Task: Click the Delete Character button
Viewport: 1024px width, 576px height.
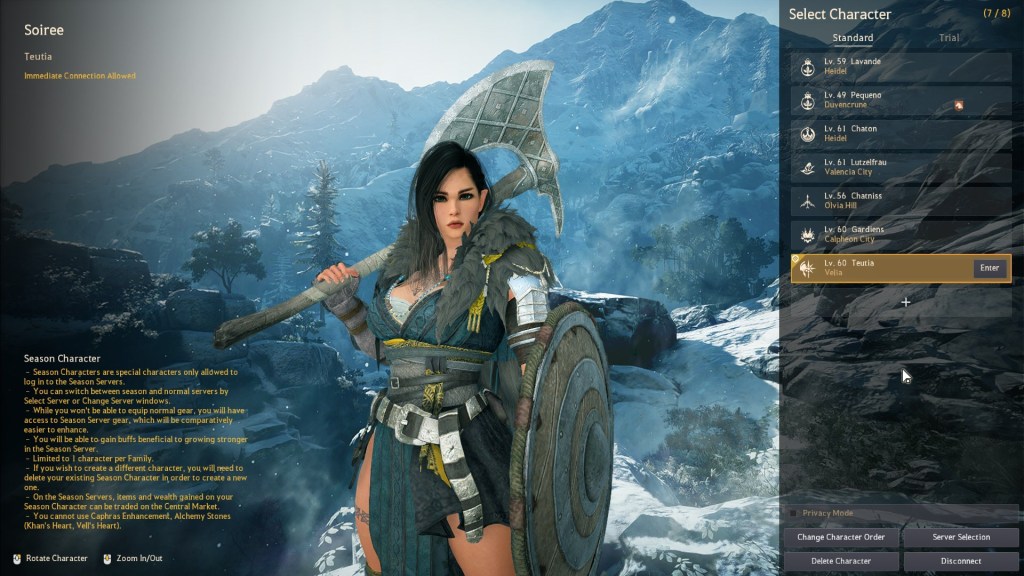Action: [840, 561]
